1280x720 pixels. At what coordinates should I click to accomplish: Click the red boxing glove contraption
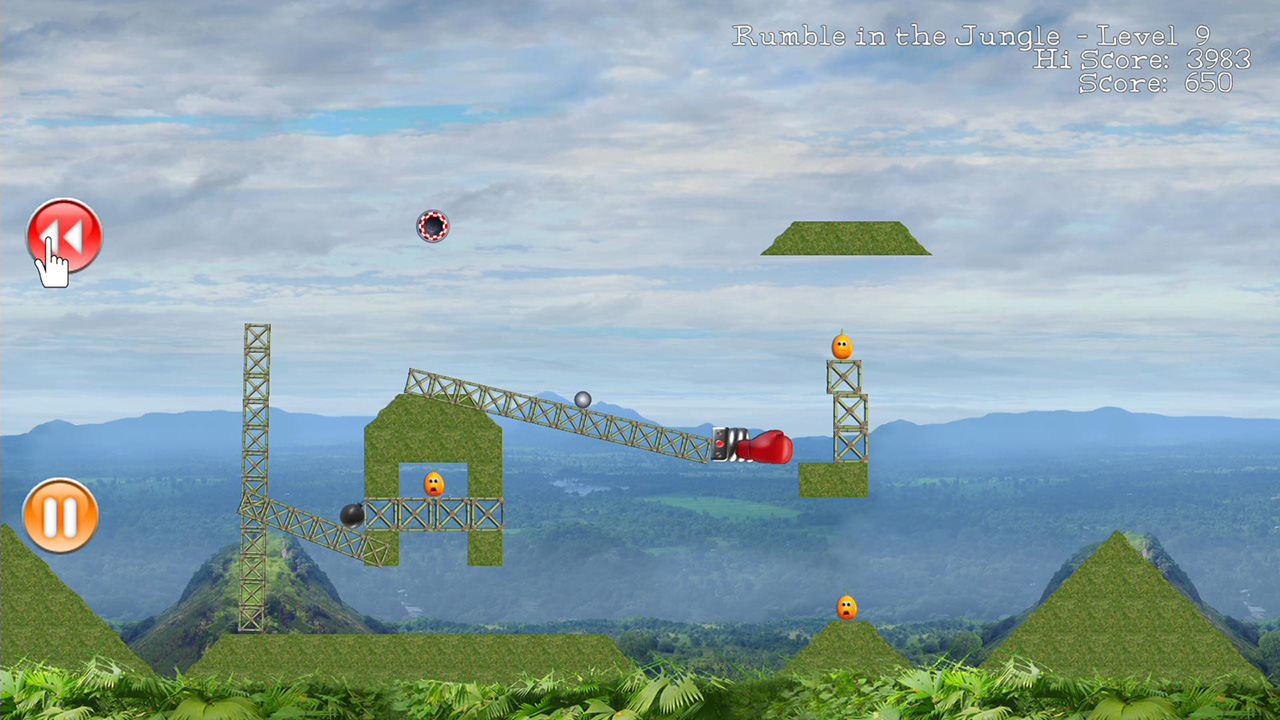point(772,449)
